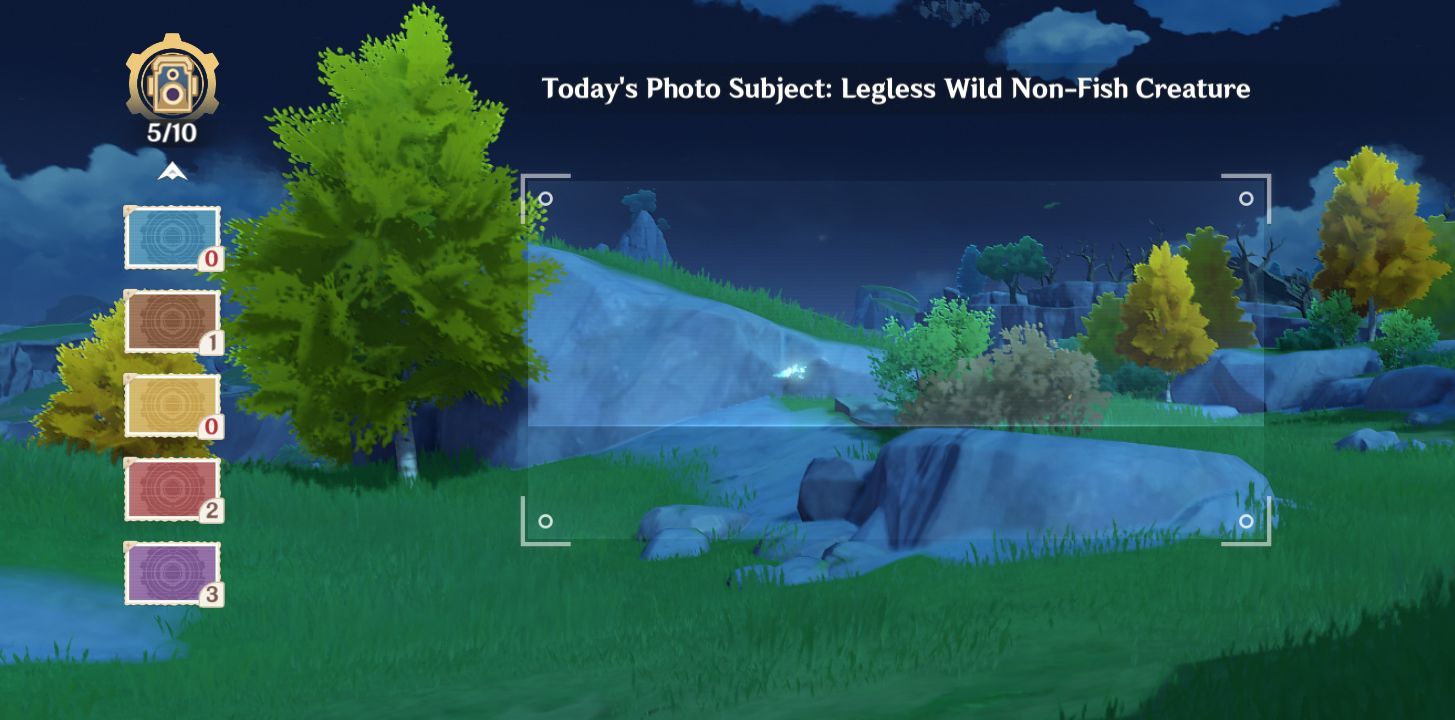
Task: Click the upward arrow above the film cards
Action: (x=172, y=170)
